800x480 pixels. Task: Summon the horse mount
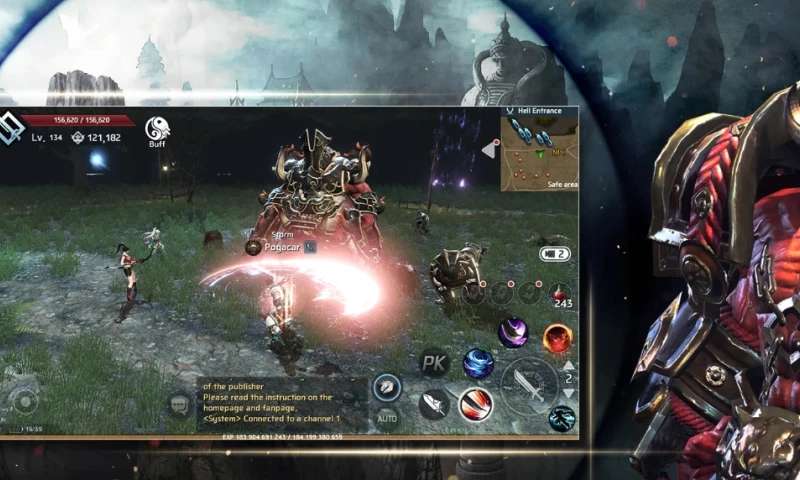click(386, 387)
